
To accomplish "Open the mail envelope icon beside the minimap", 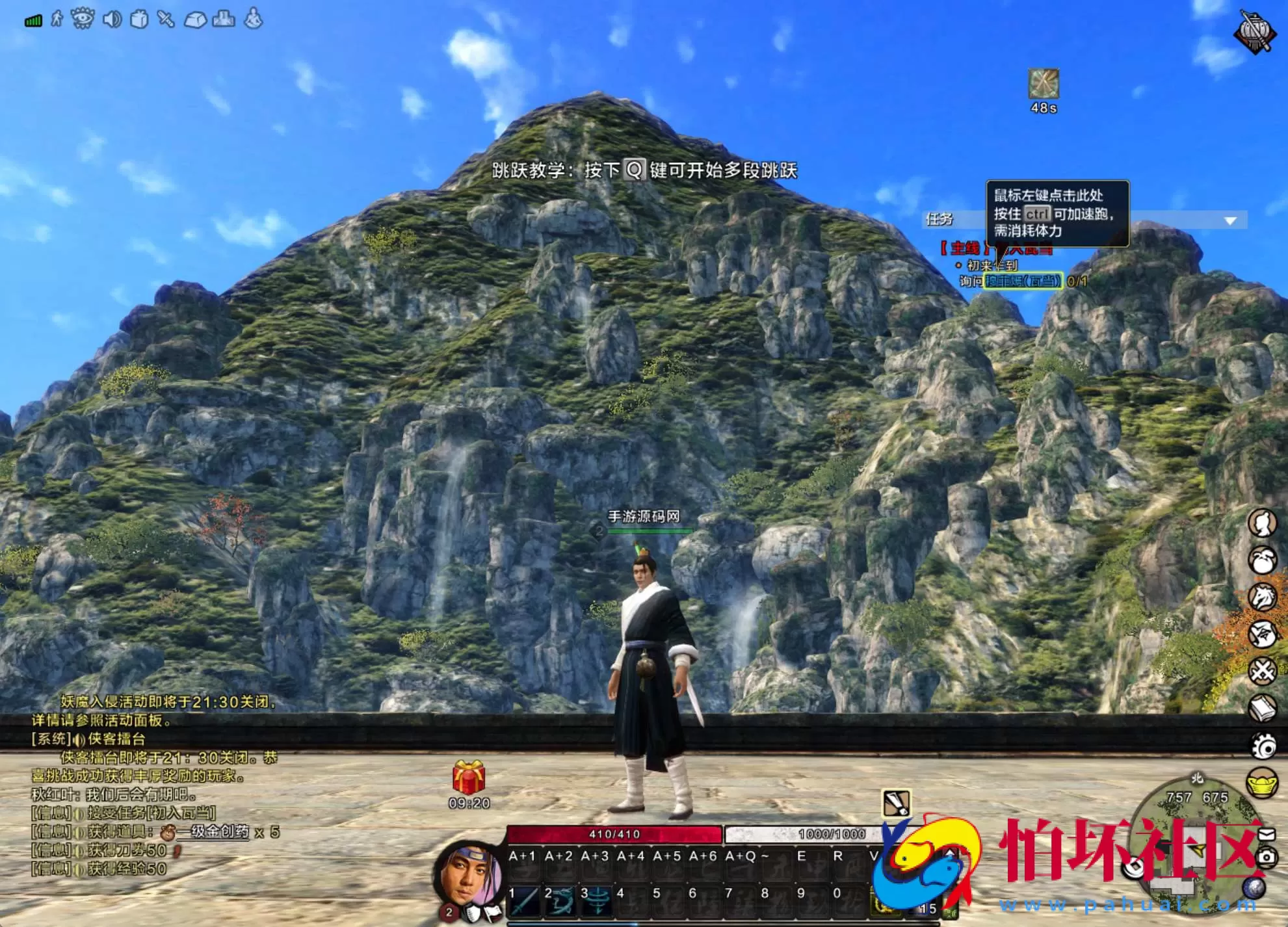I will coord(1267,834).
